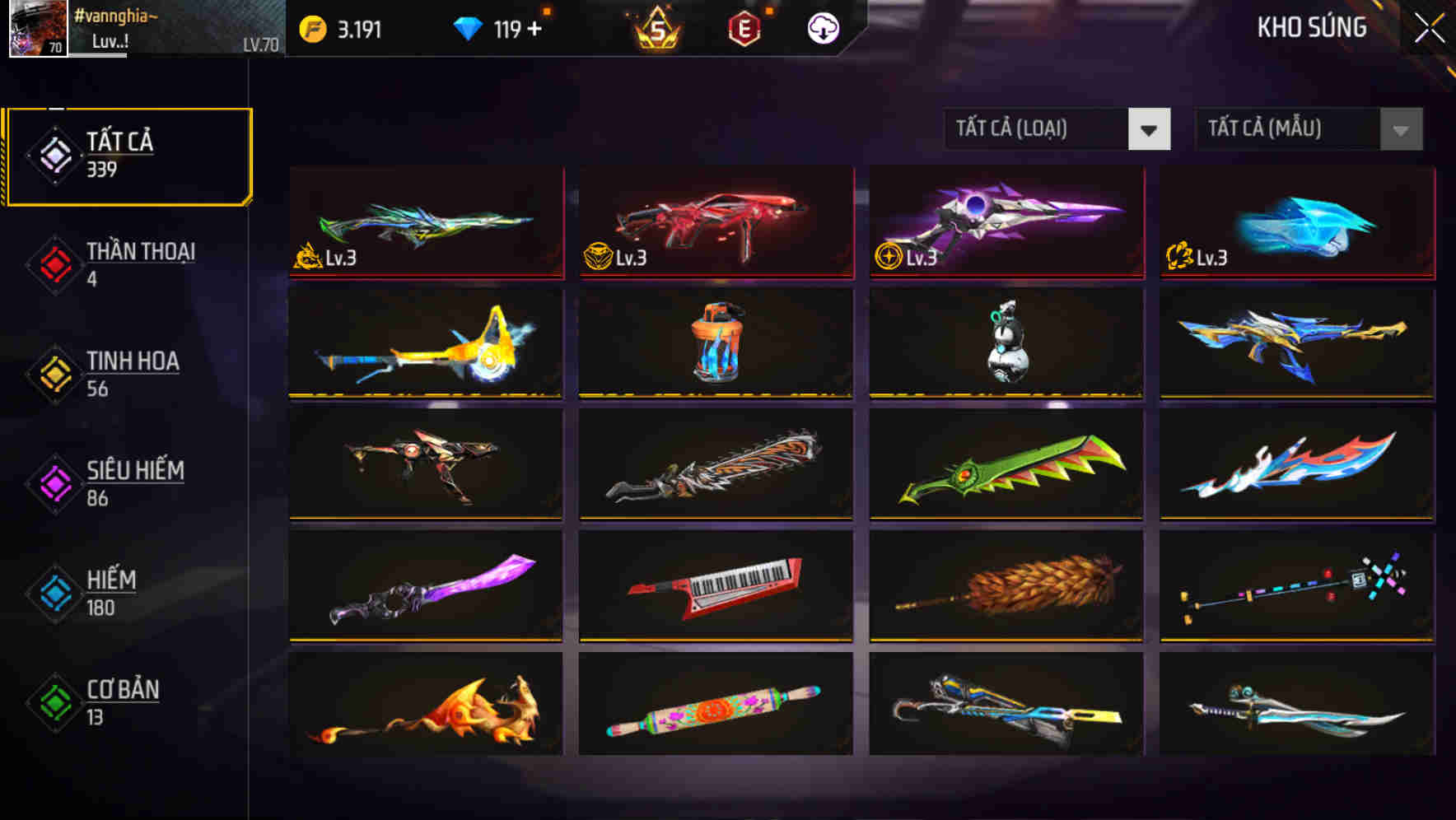This screenshot has height=820, width=1456.
Task: Select the red keytar instrument skin
Action: pos(715,586)
